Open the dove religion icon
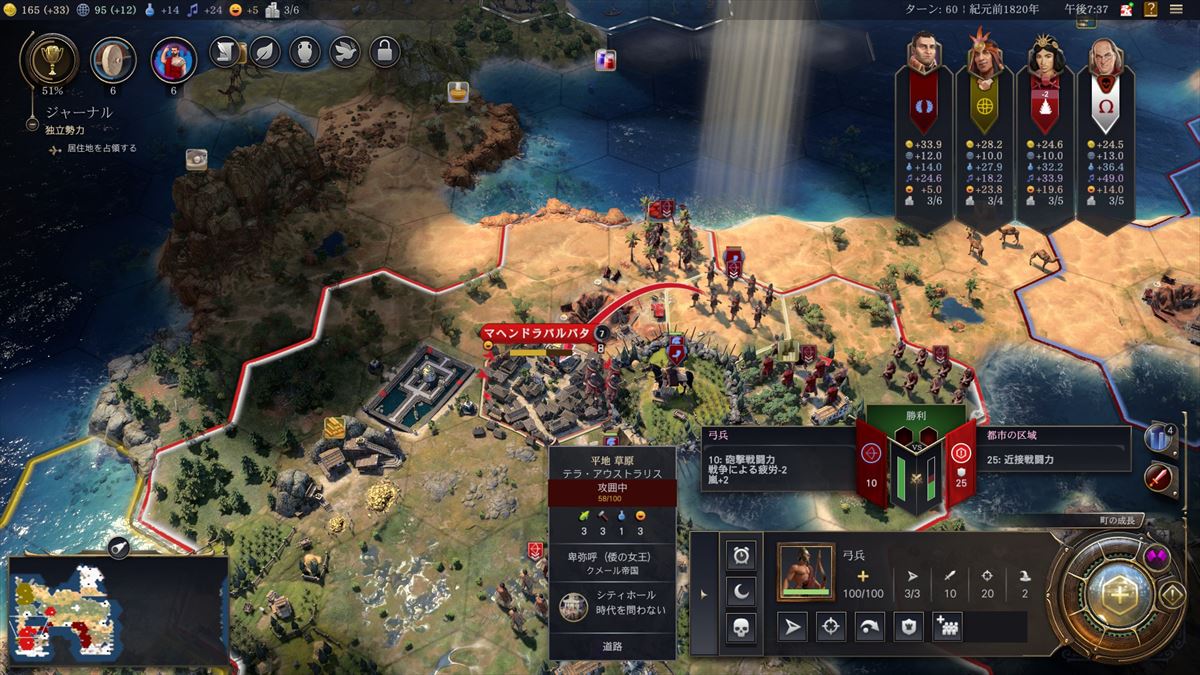 pos(345,50)
